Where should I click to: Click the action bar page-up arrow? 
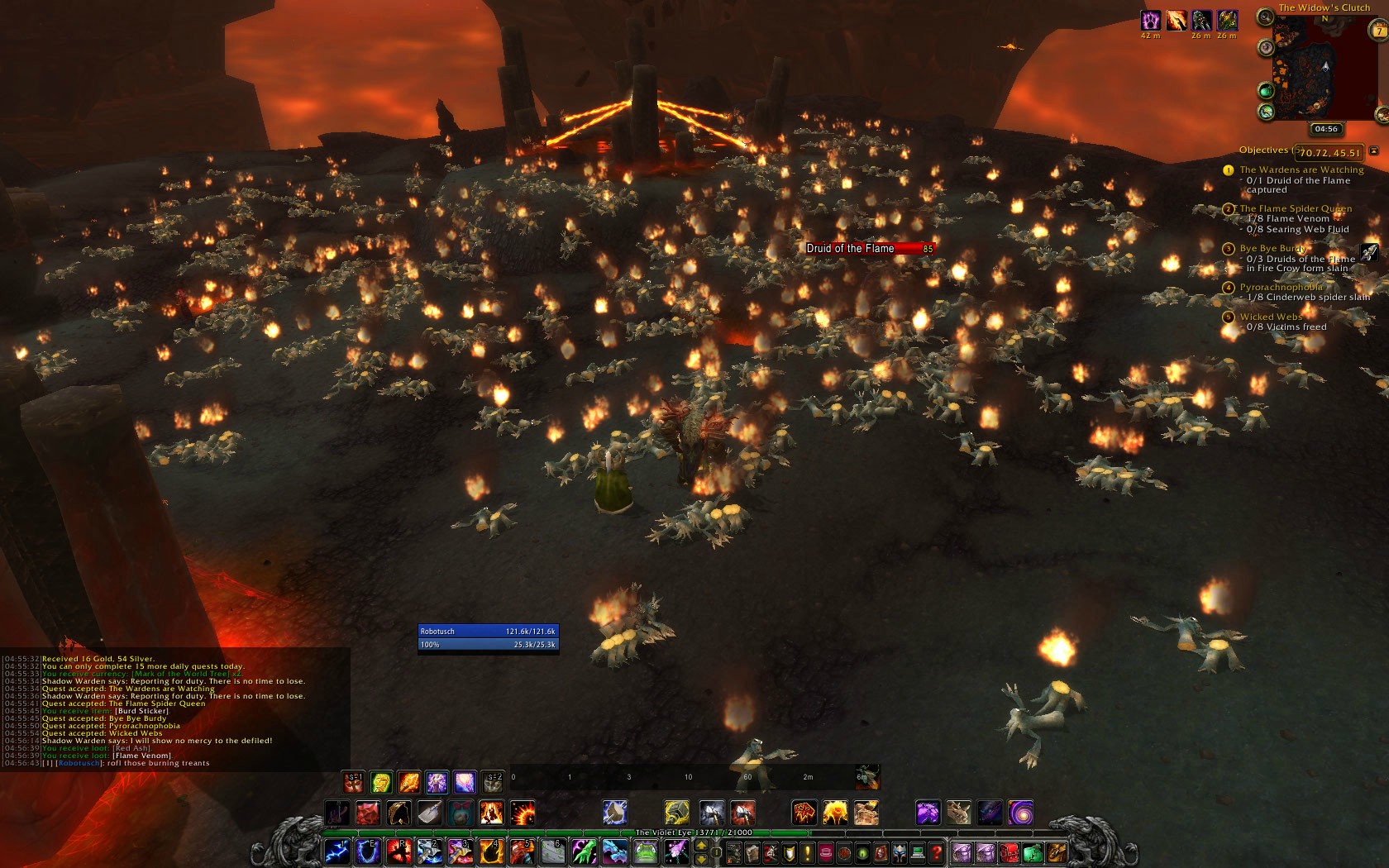[x=702, y=845]
